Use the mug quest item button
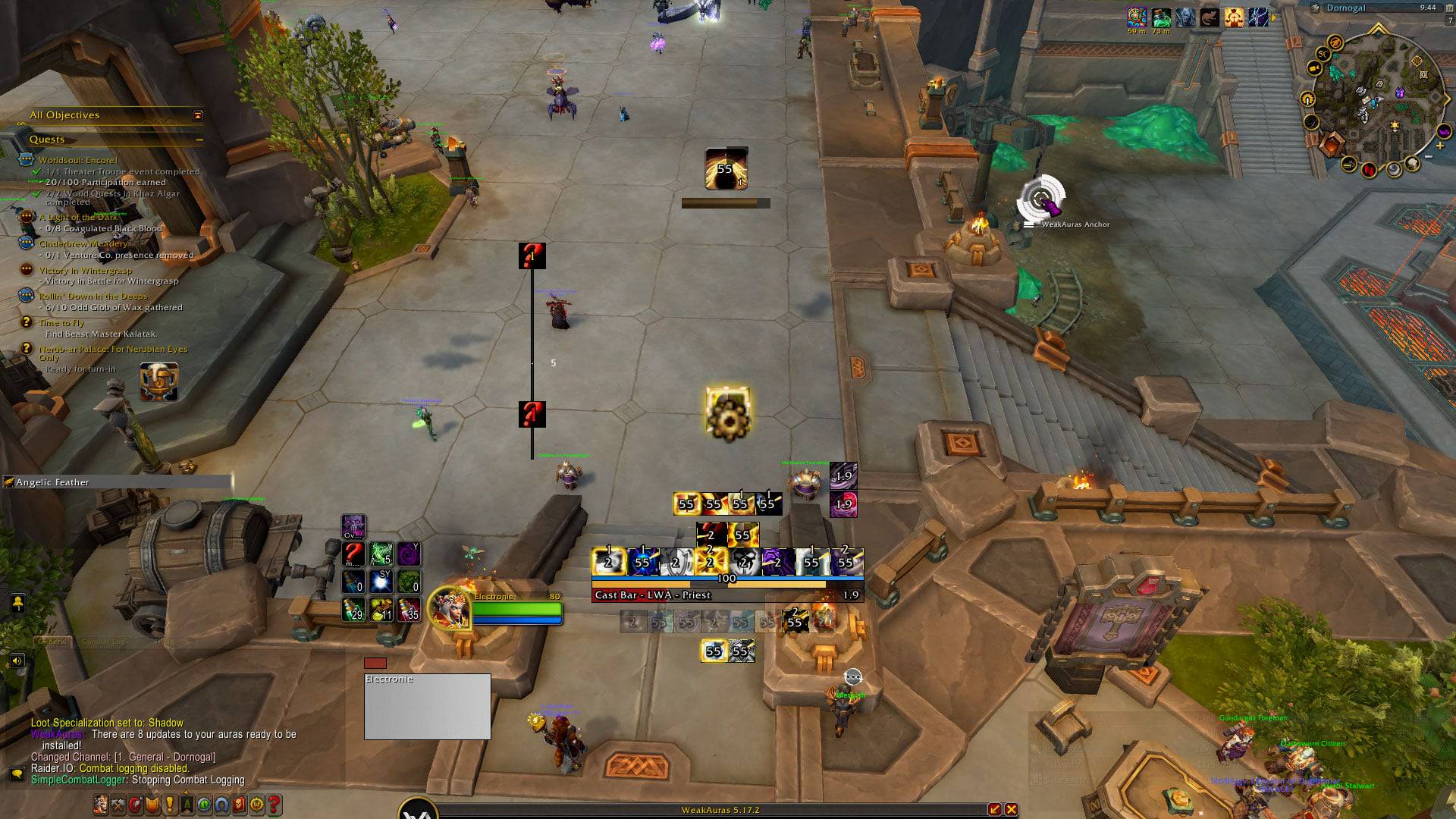The width and height of the screenshot is (1456, 819). click(x=158, y=381)
